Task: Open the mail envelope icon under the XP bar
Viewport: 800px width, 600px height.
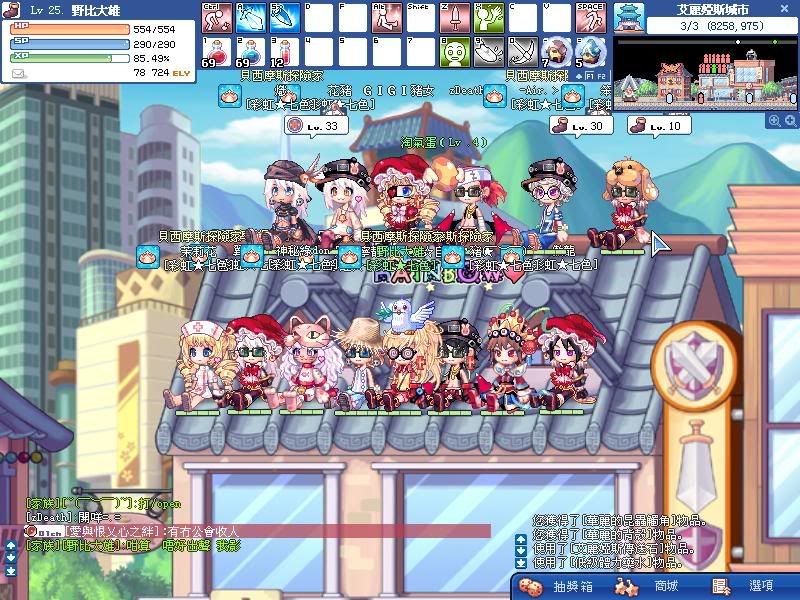Action: [x=20, y=74]
